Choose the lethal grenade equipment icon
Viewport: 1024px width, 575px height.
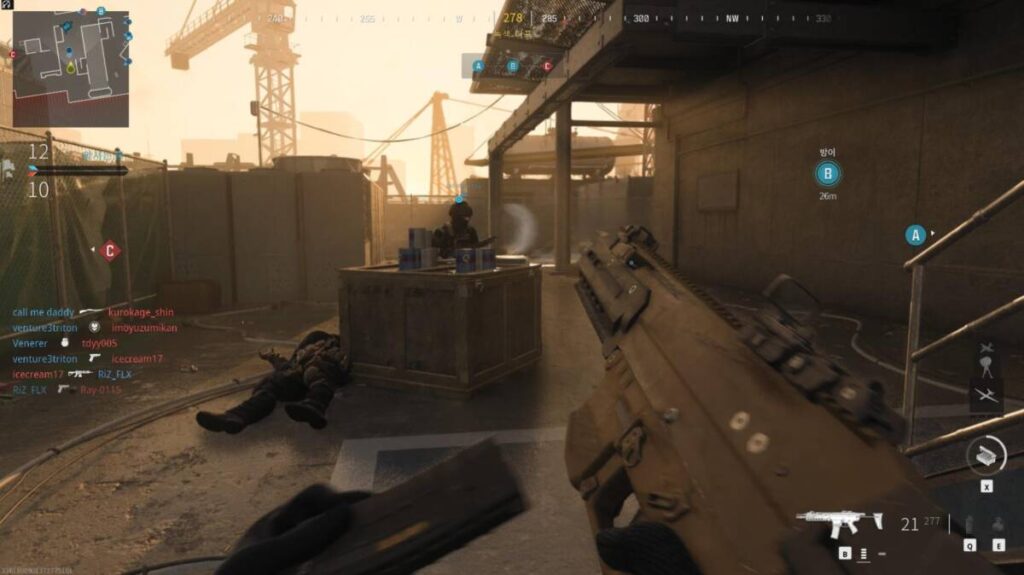(966, 525)
